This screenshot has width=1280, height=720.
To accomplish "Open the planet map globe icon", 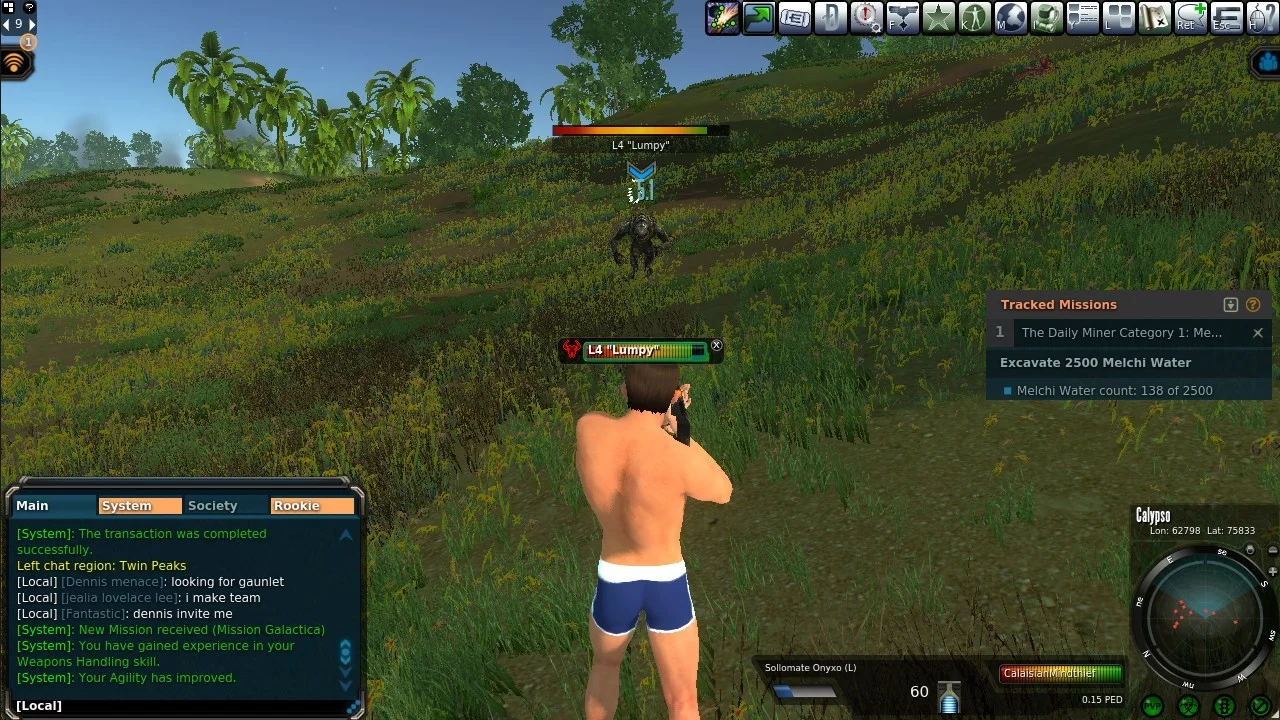I will [1011, 18].
